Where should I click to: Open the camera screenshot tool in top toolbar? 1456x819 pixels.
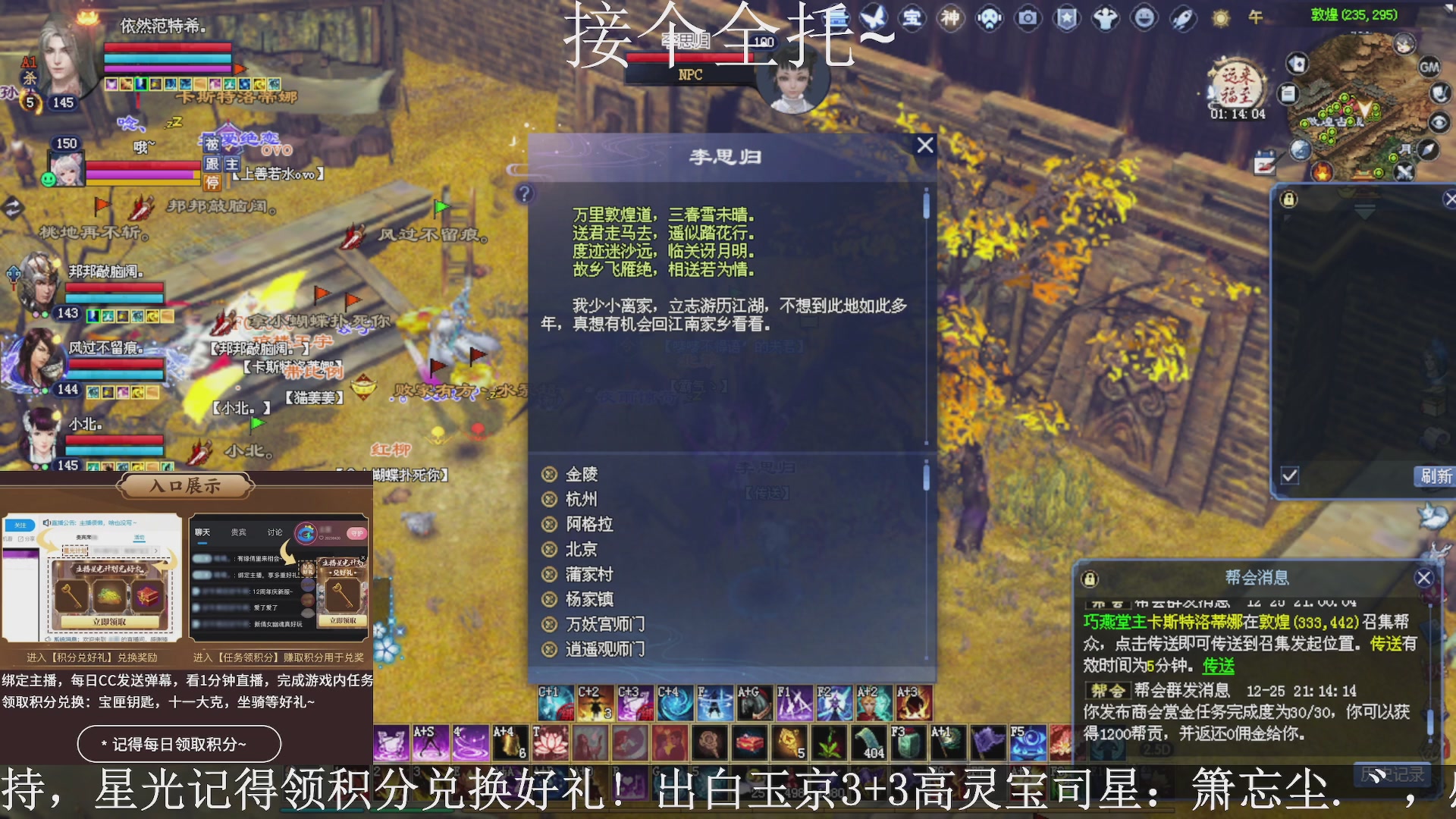pos(1028,18)
